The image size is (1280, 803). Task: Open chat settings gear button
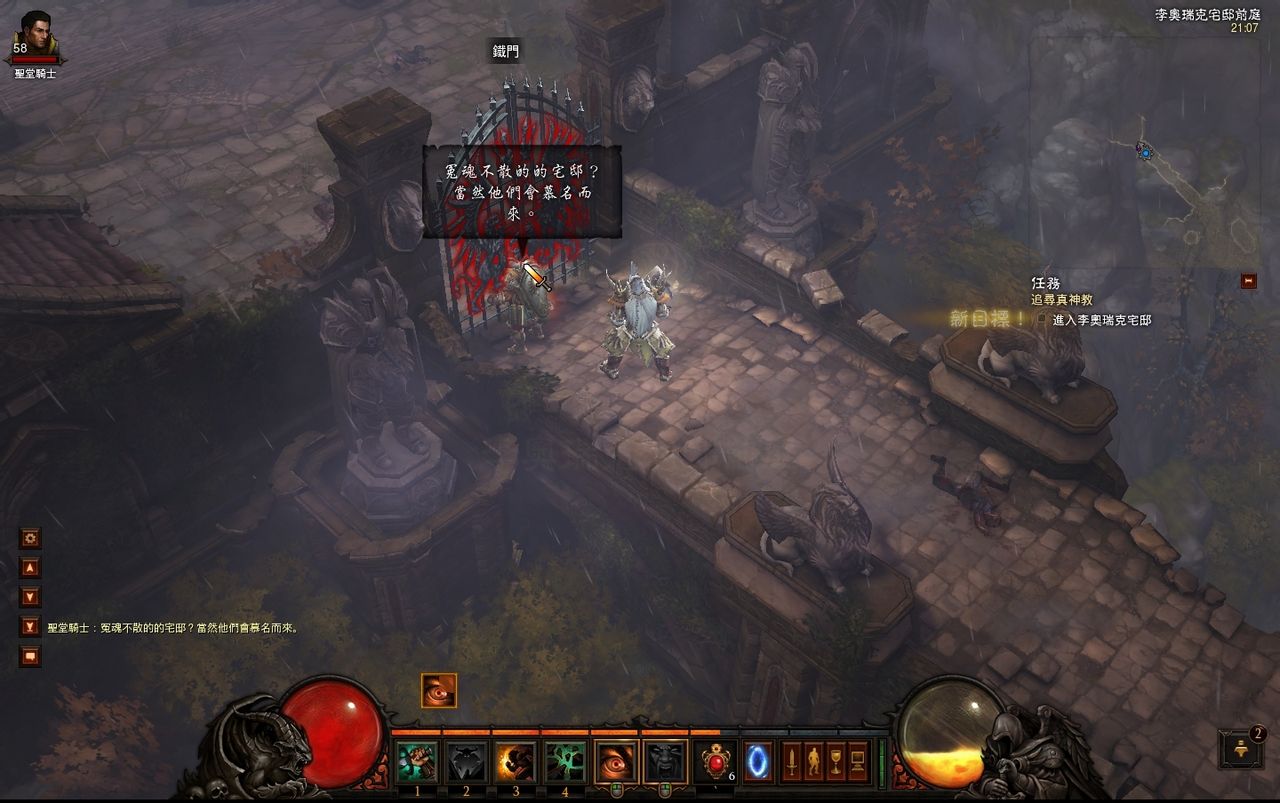(31, 538)
